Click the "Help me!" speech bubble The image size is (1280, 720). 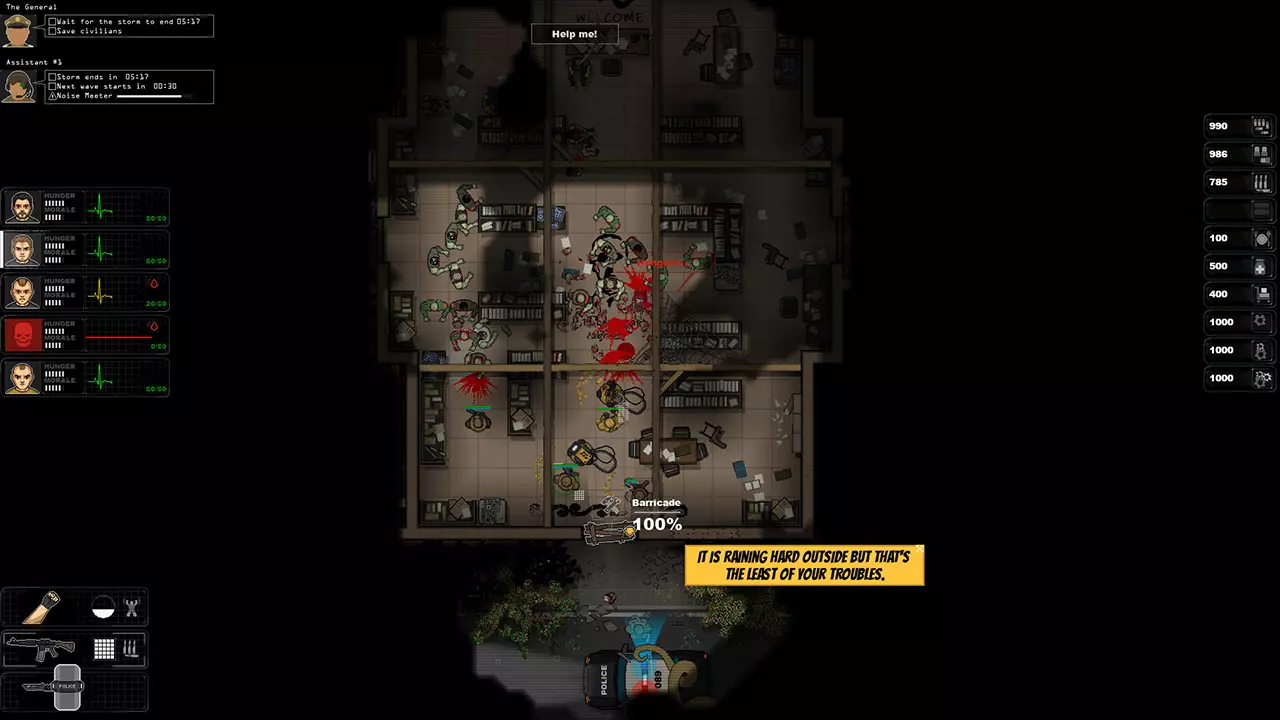coord(574,34)
